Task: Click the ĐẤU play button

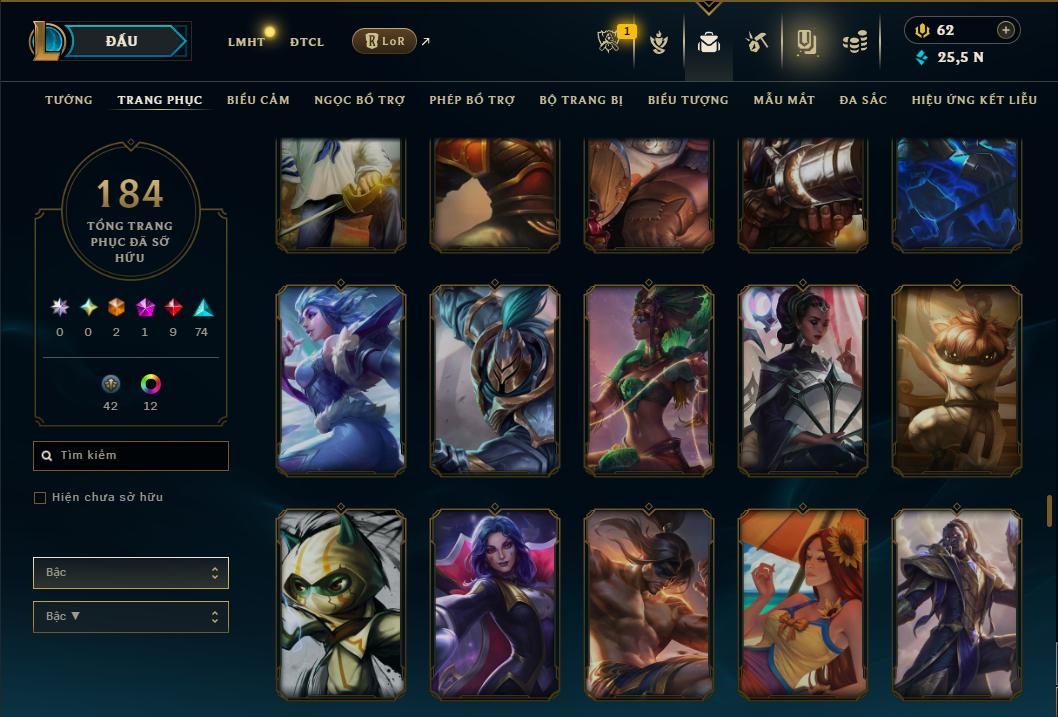Action: [x=121, y=41]
